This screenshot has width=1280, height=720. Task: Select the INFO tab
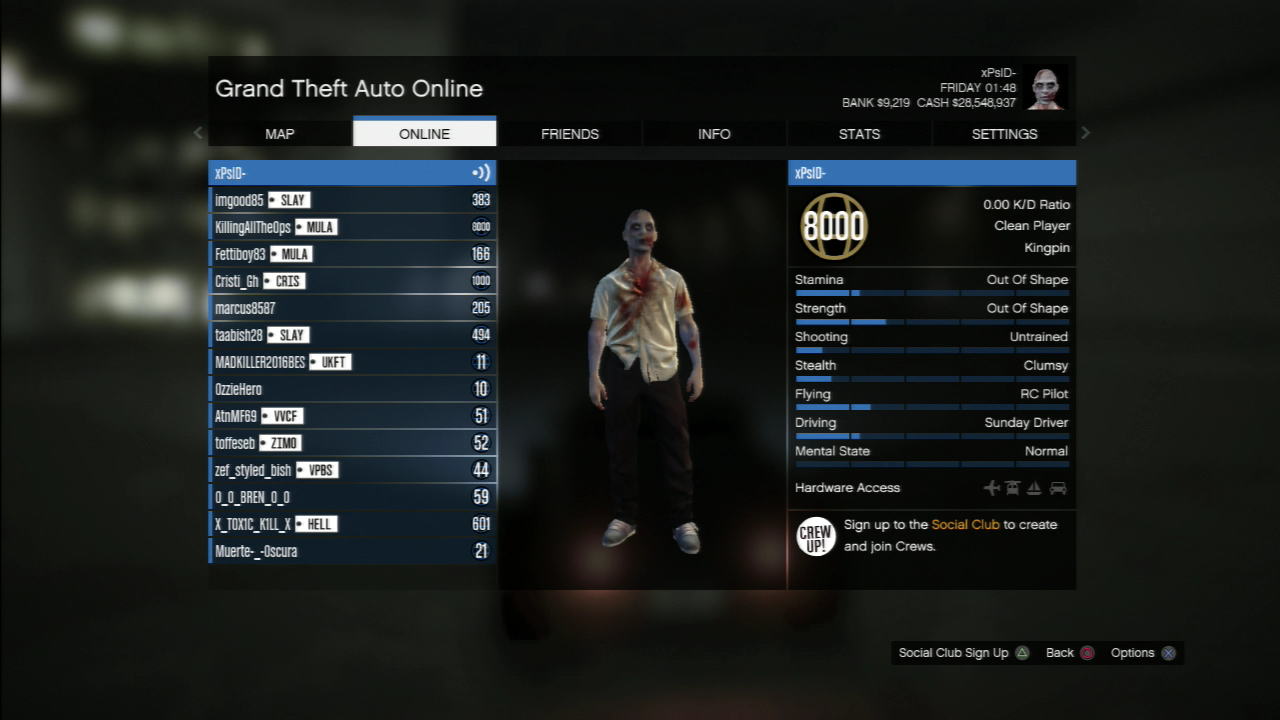tap(714, 134)
